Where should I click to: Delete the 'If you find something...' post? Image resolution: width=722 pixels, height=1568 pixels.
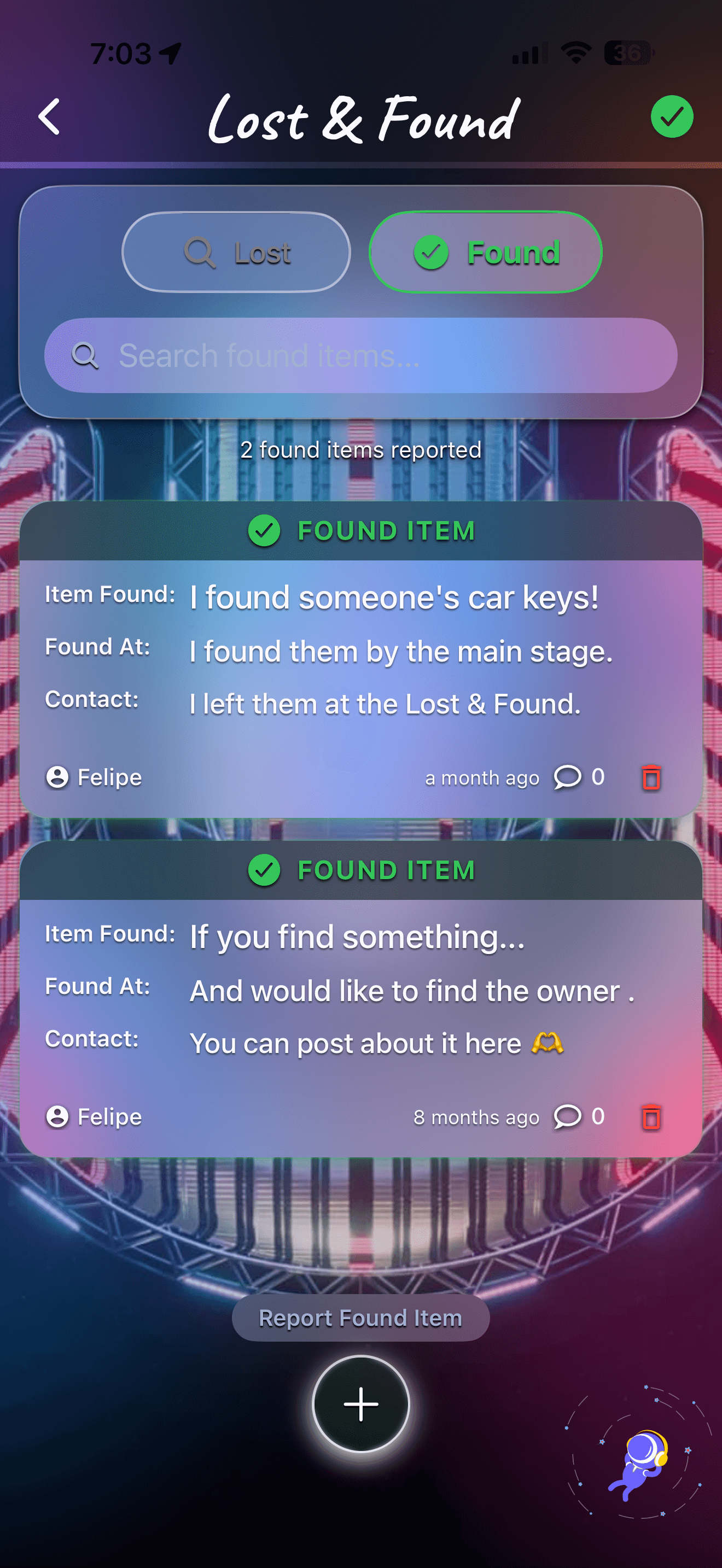tap(651, 1116)
